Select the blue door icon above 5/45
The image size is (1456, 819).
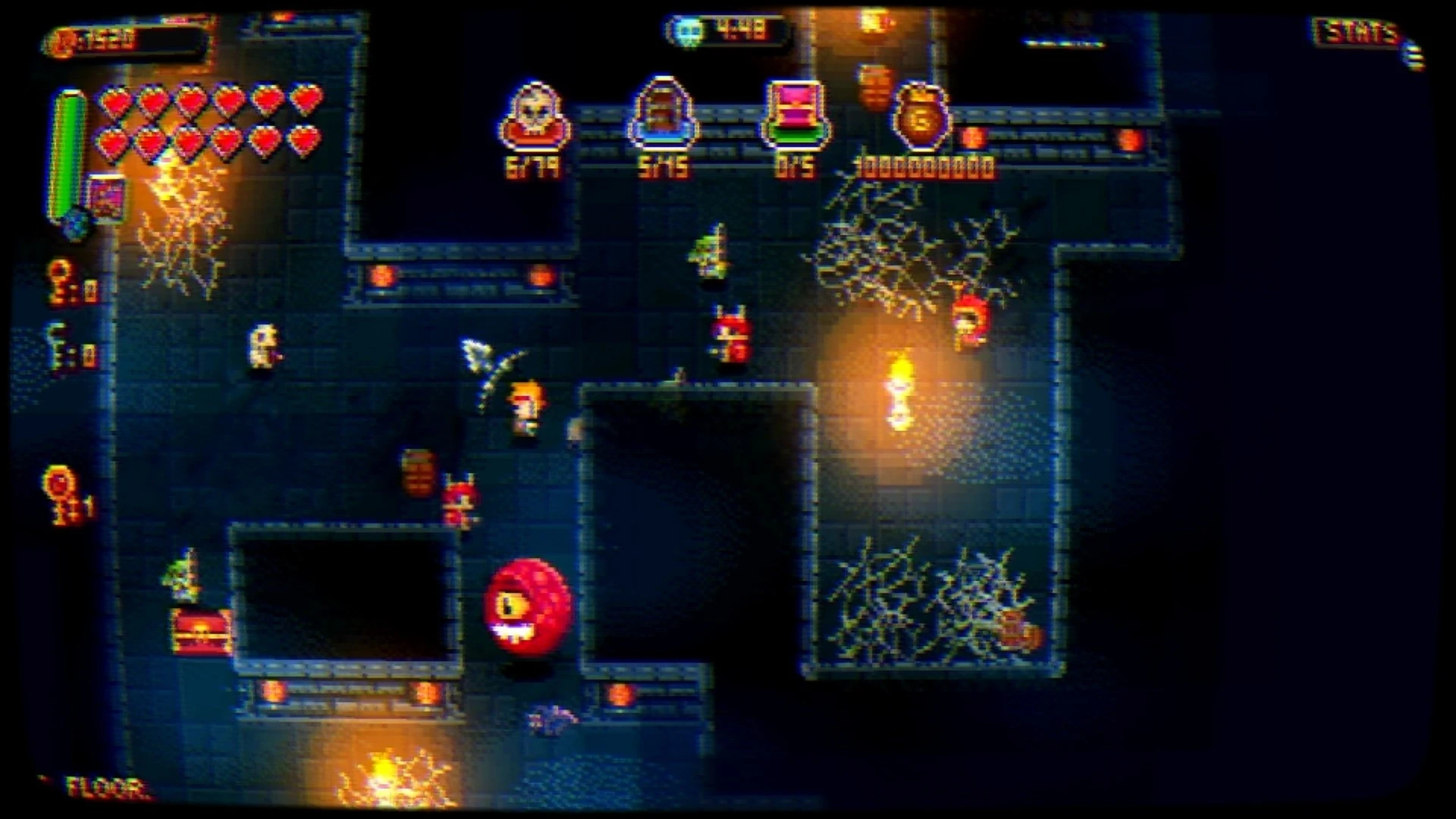(x=662, y=114)
